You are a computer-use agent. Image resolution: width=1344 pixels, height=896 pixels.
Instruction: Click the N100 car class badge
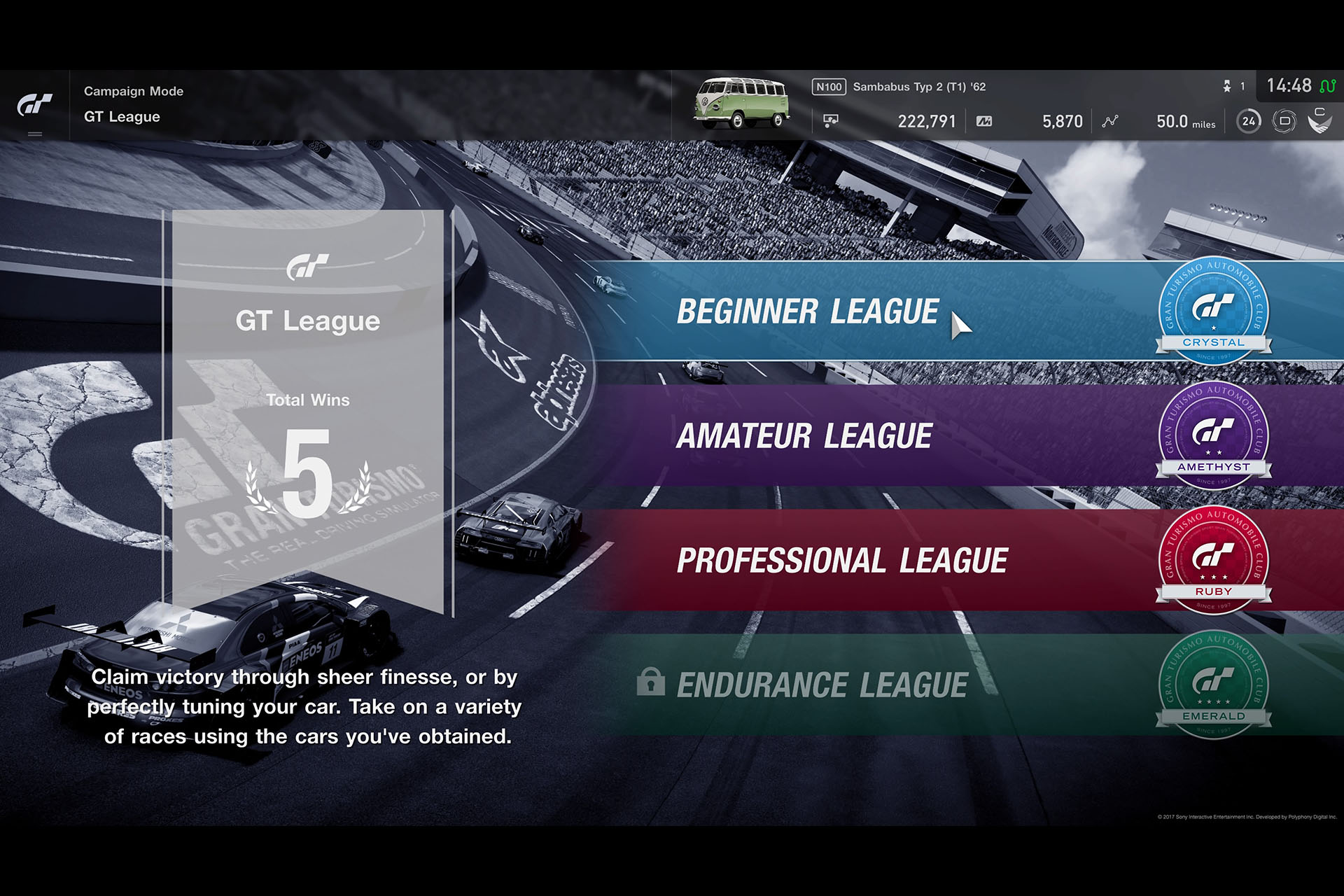pyautogui.click(x=829, y=87)
